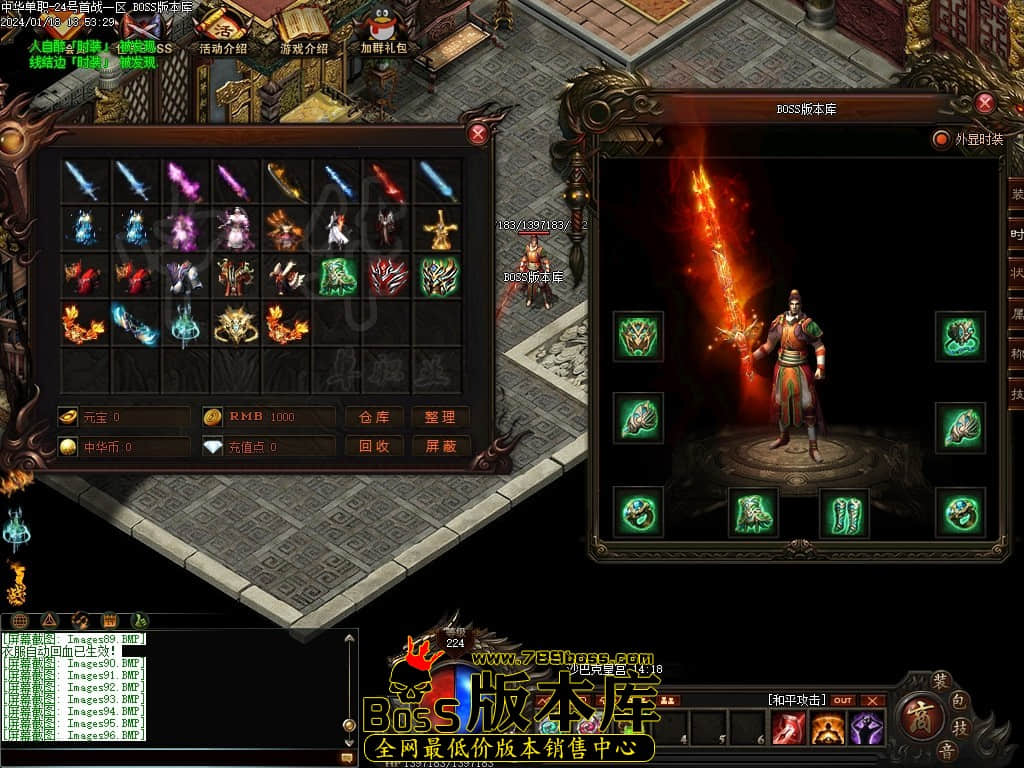
Task: Select the red flame sword in the bag
Action: (x=388, y=182)
